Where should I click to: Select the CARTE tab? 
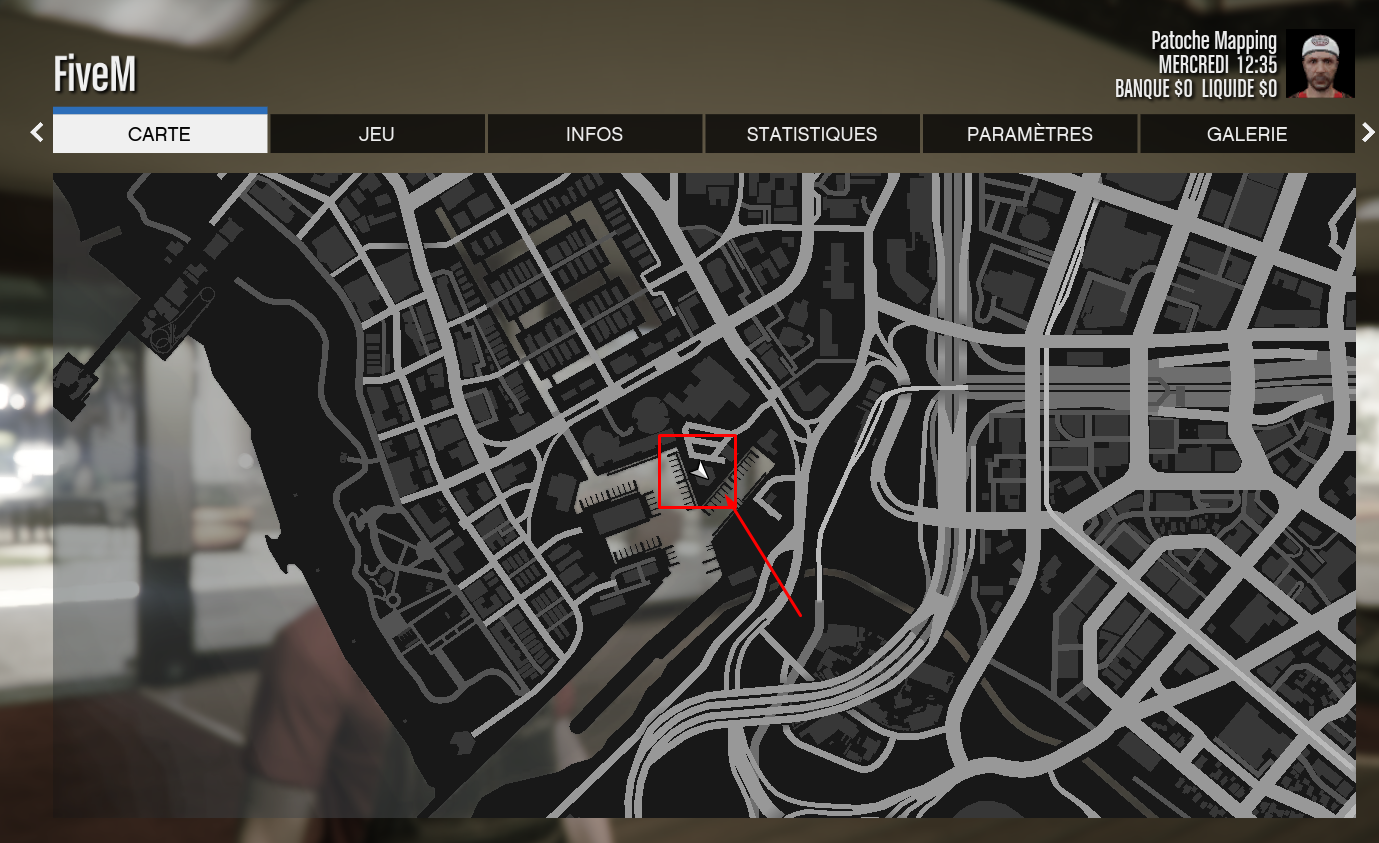[160, 134]
